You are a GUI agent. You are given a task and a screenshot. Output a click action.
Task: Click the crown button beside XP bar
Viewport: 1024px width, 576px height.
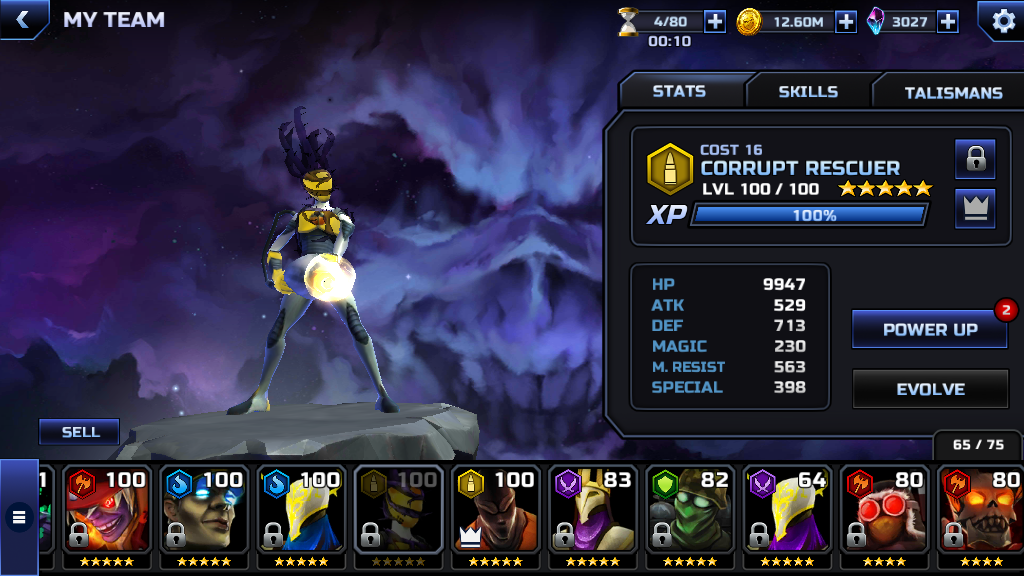point(975,208)
